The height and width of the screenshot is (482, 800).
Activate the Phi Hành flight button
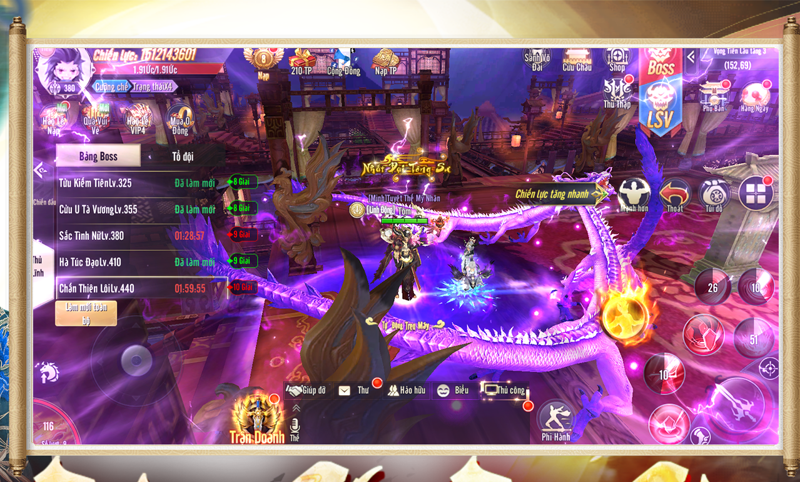pos(555,421)
